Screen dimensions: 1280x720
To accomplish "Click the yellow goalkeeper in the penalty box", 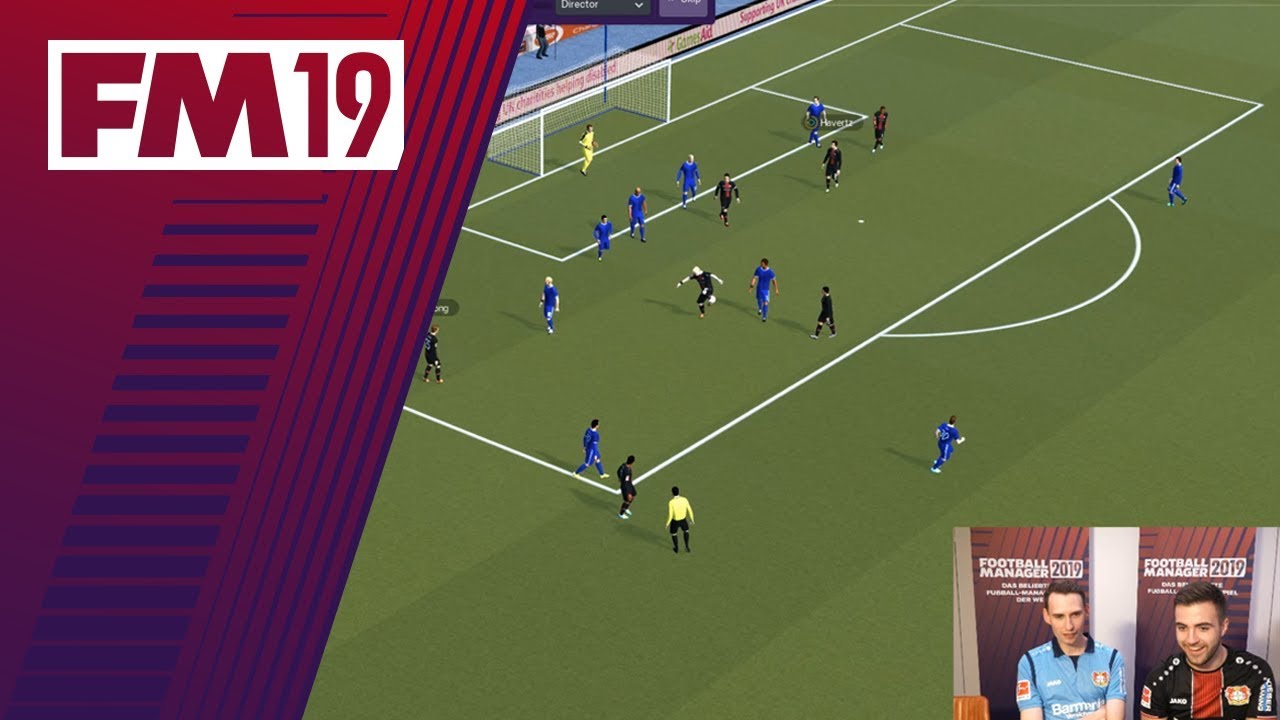I will click(x=589, y=148).
